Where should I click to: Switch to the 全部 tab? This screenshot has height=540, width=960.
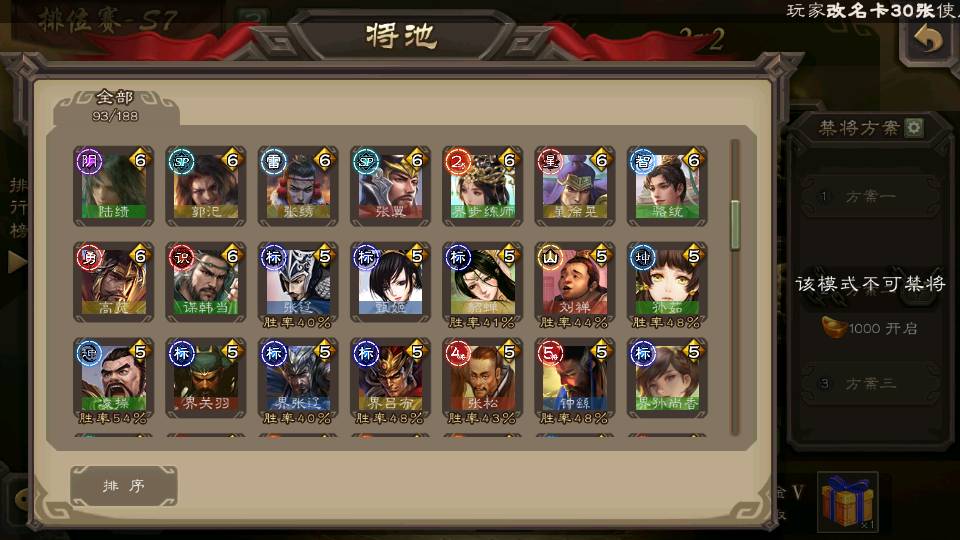pos(116,105)
